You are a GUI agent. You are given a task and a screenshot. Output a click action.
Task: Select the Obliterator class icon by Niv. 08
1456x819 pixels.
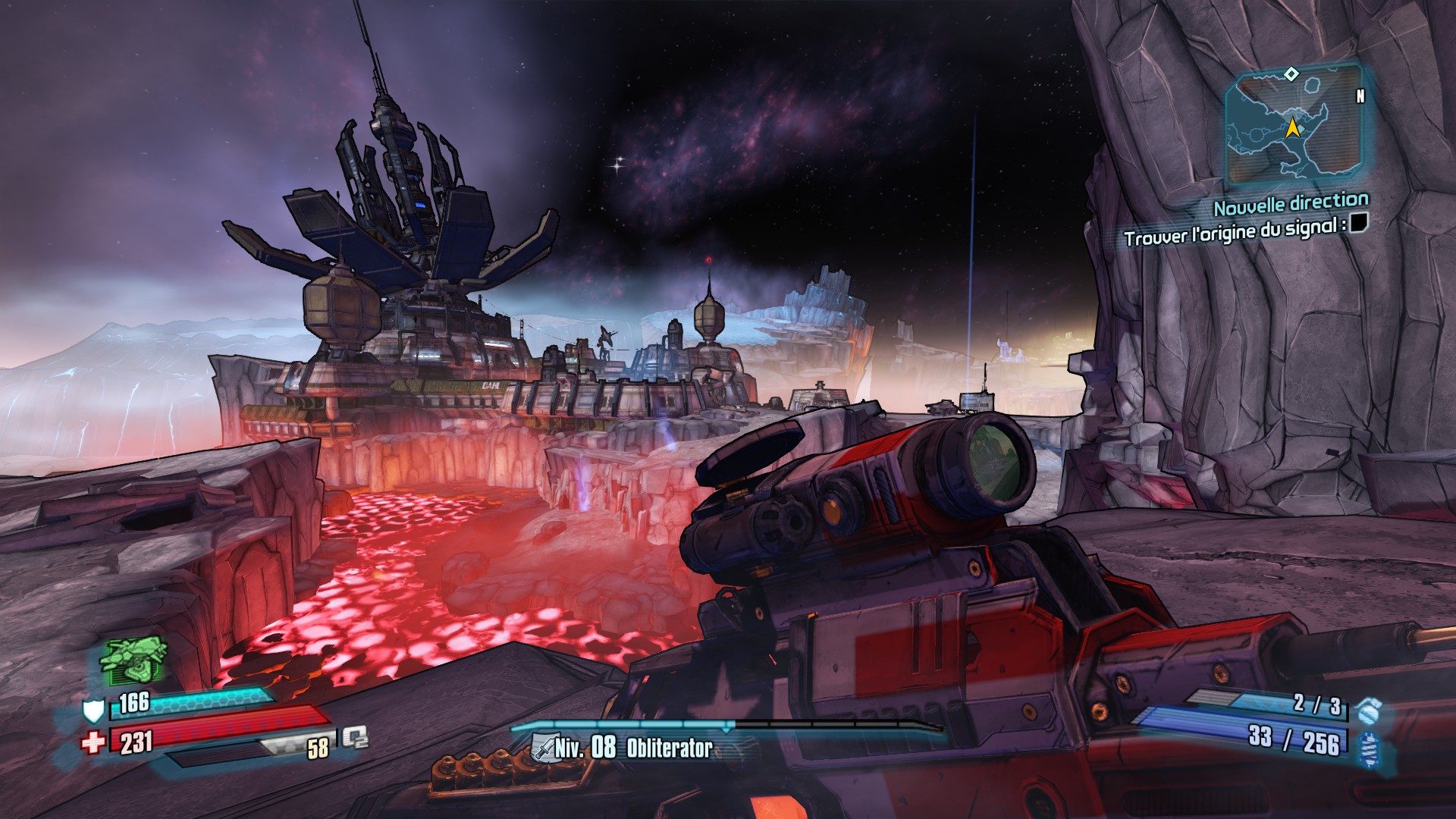[544, 748]
